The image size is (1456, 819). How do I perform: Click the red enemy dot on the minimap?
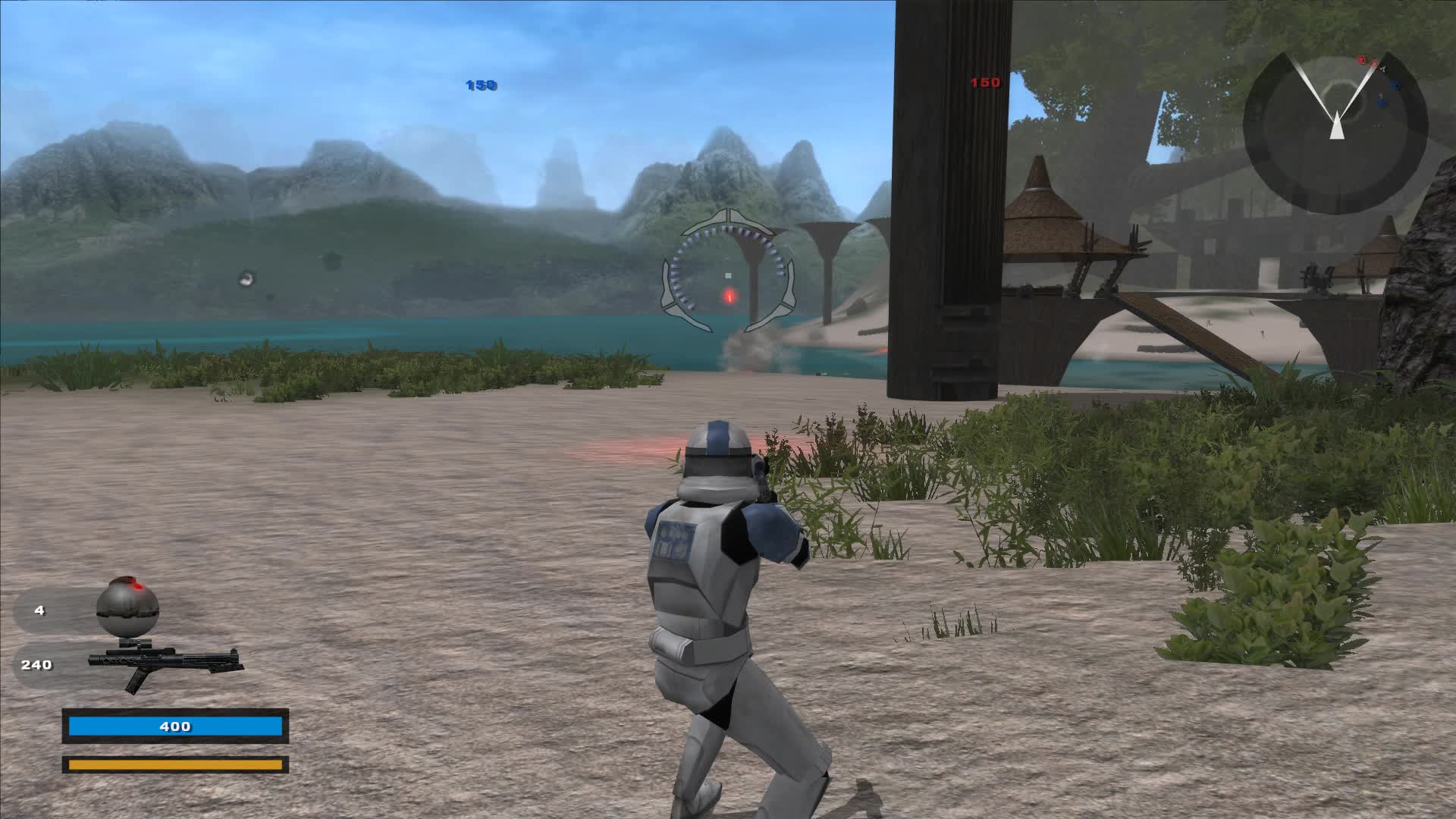pyautogui.click(x=1361, y=61)
